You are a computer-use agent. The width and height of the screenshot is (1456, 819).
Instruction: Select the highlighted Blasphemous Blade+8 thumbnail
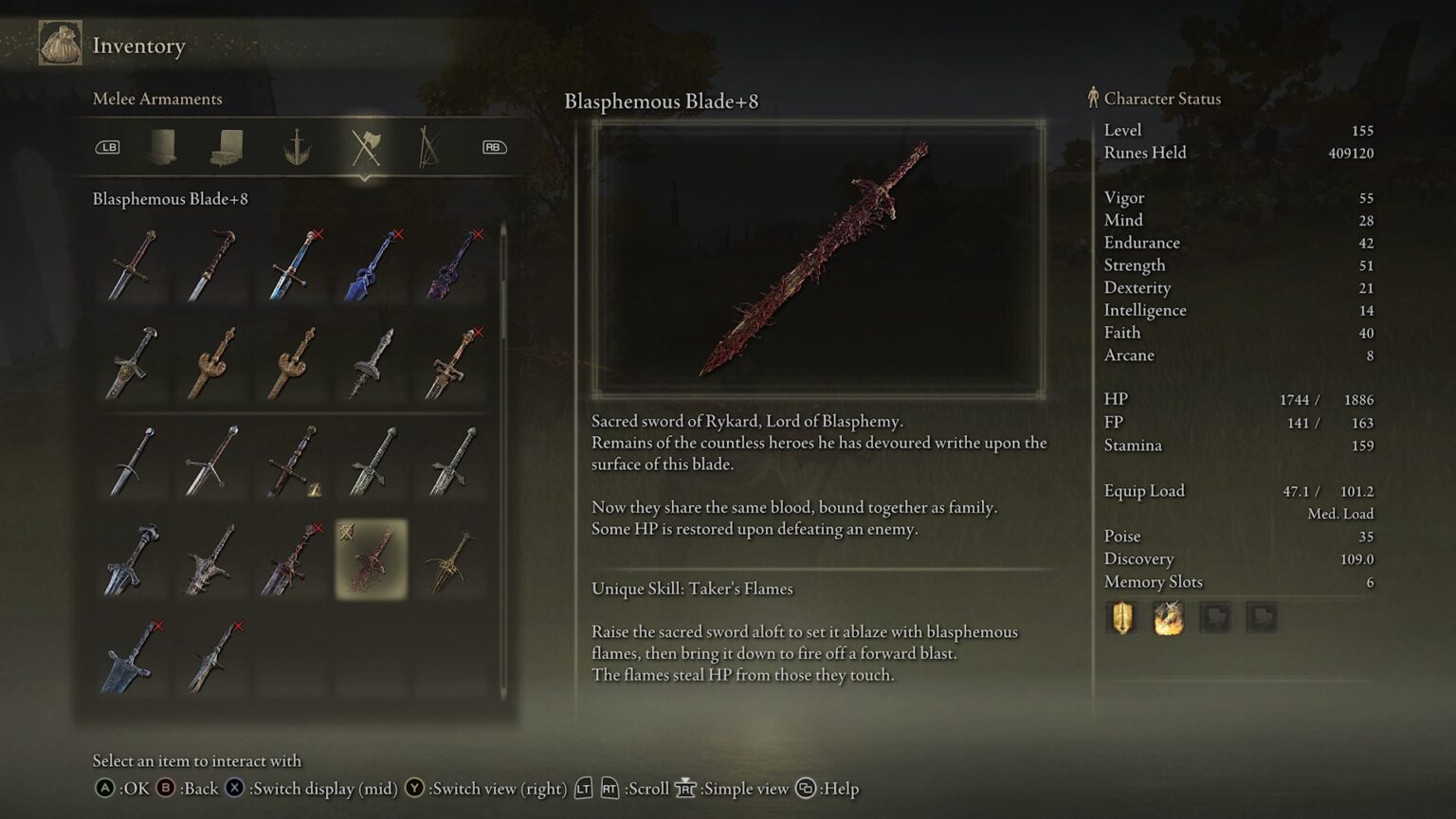pyautogui.click(x=370, y=561)
